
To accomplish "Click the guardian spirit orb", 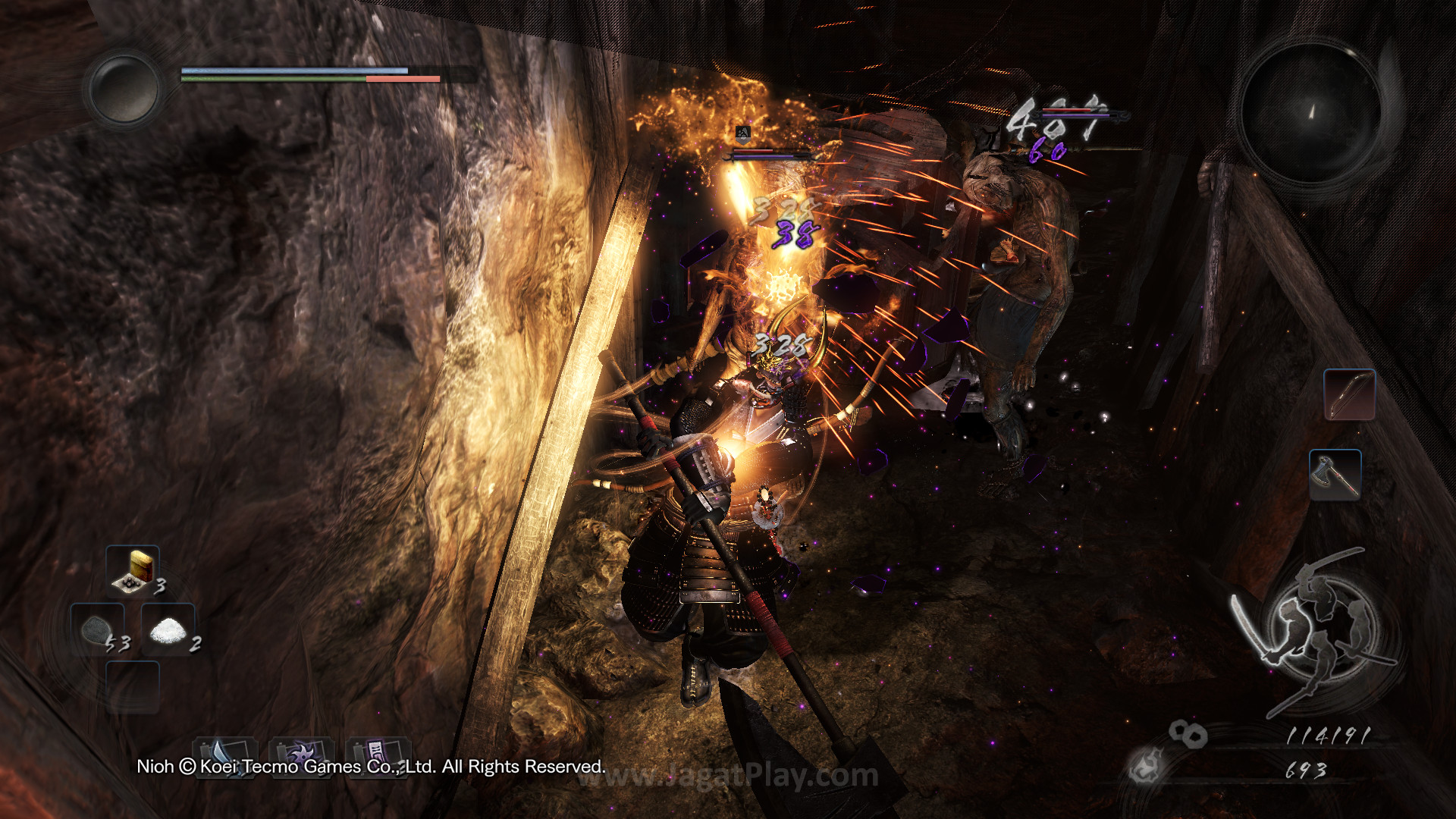I will click(x=123, y=89).
